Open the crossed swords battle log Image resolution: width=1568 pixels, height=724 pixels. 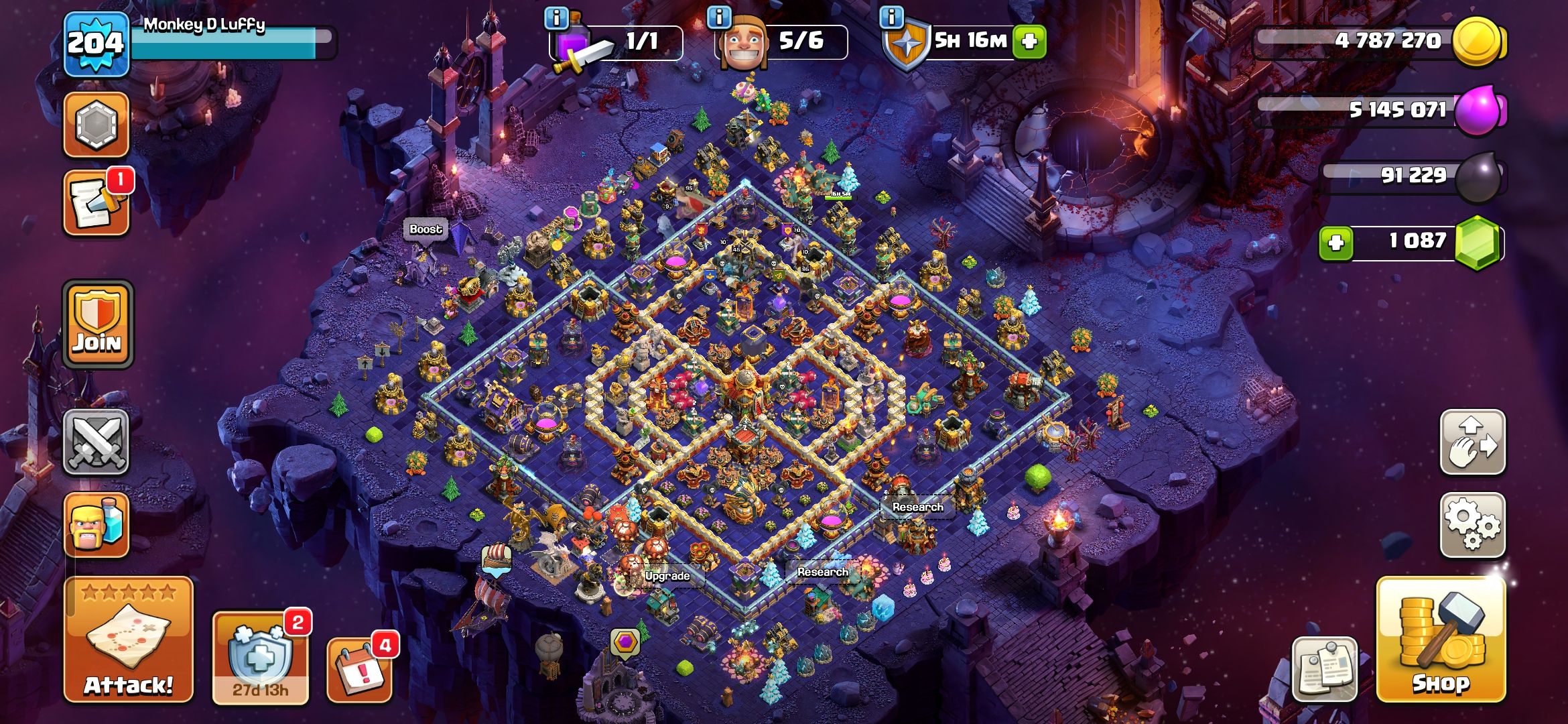pos(96,442)
